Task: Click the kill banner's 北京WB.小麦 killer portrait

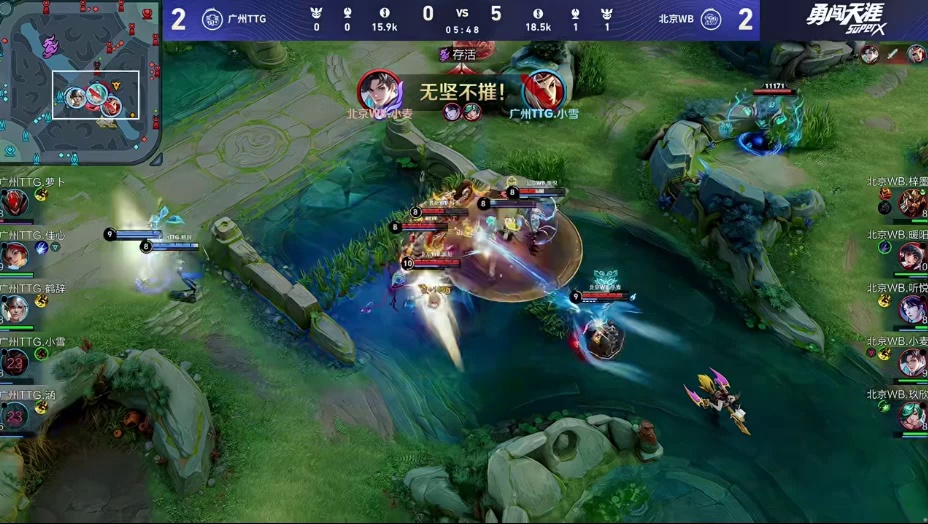Action: click(380, 91)
